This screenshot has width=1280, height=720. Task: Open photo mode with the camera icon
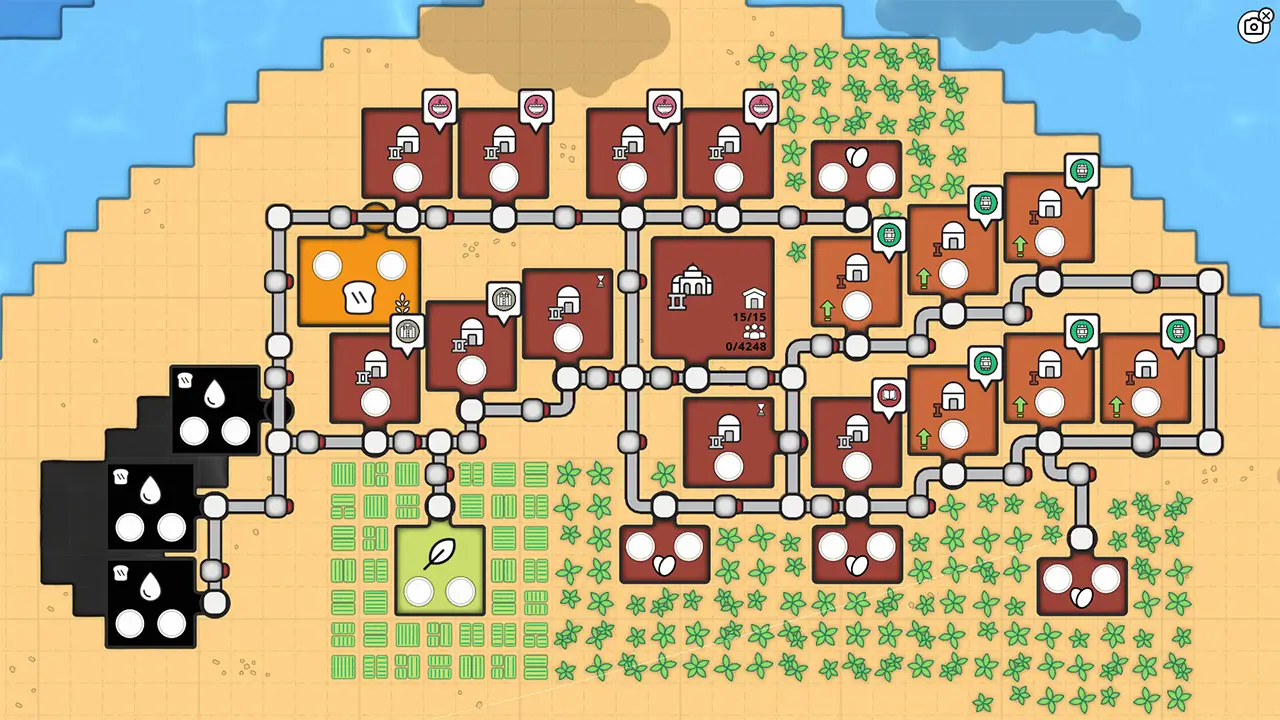coord(1254,27)
